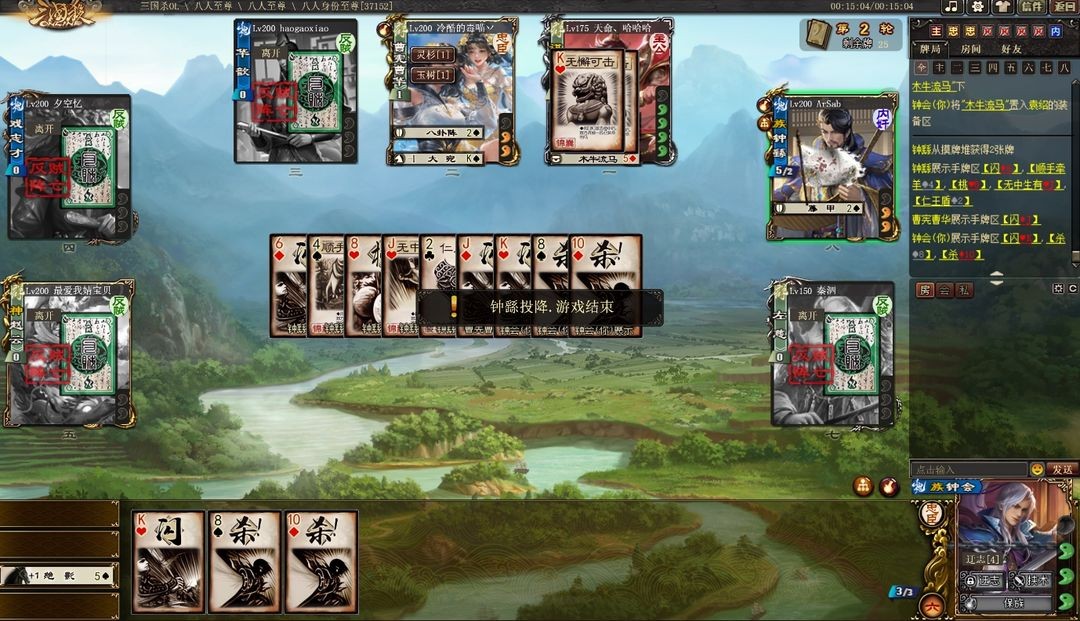Click the chat input field

point(968,469)
